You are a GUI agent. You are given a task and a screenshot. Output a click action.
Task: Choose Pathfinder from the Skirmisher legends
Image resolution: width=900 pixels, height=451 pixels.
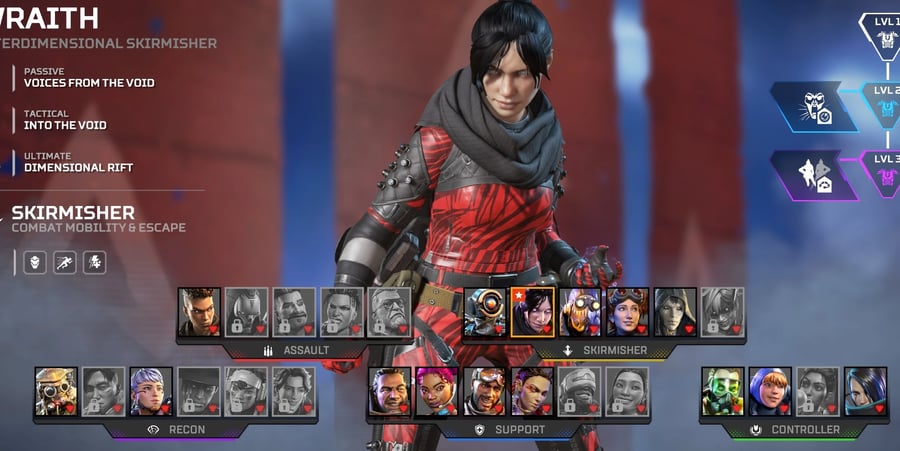[485, 312]
